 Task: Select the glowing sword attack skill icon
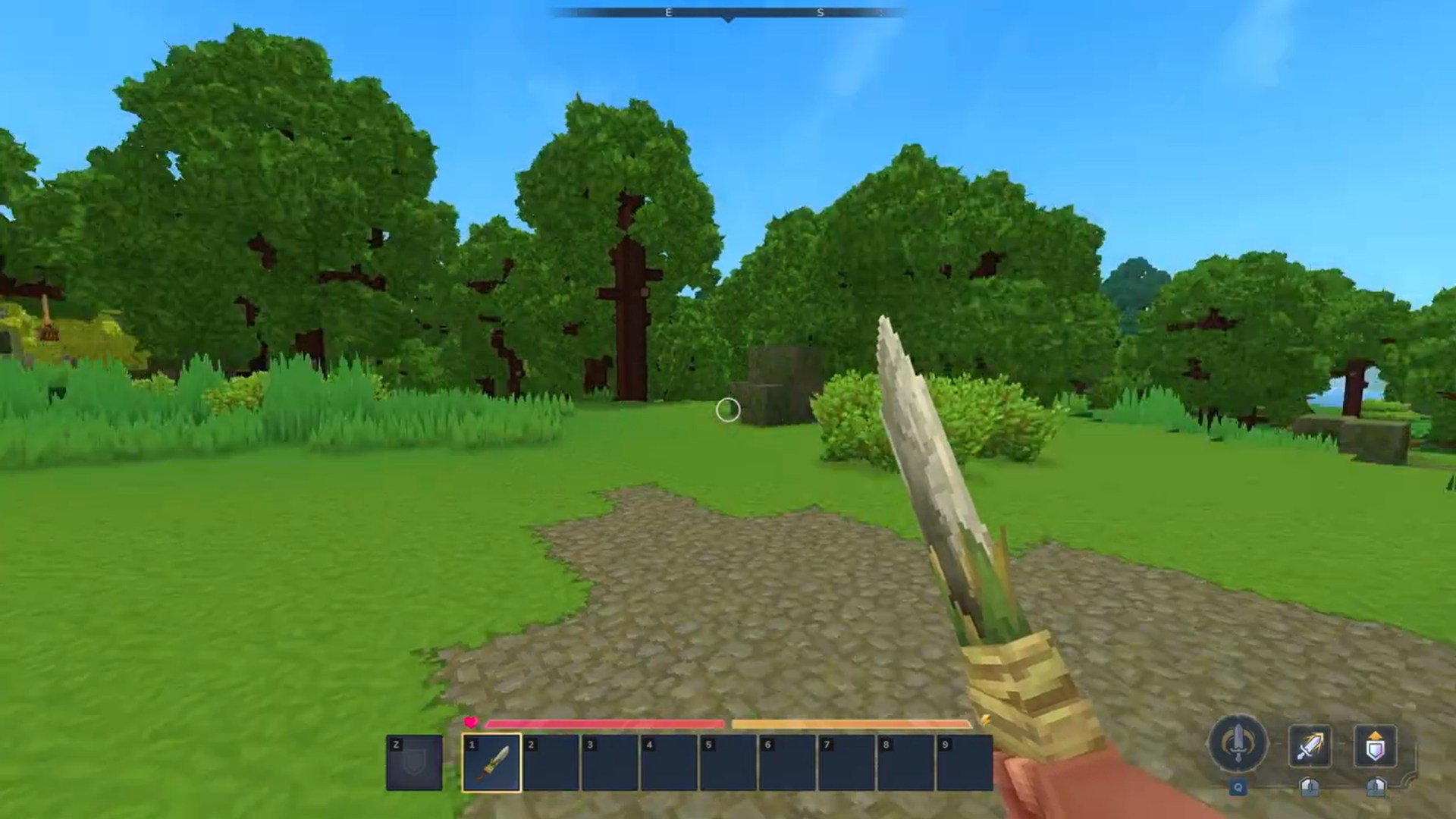[1310, 745]
